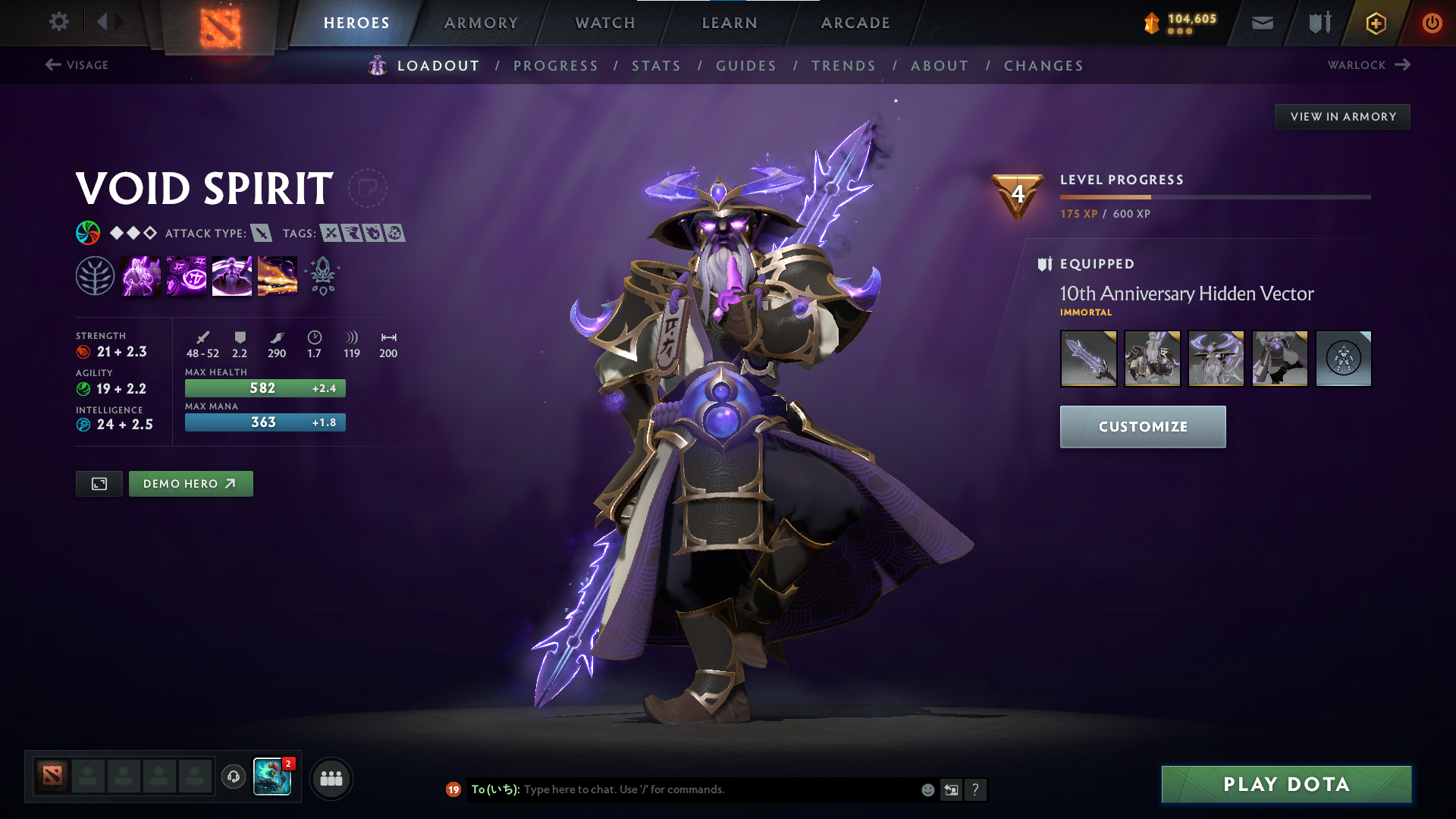
Task: Switch to the STATS tab
Action: tap(656, 65)
